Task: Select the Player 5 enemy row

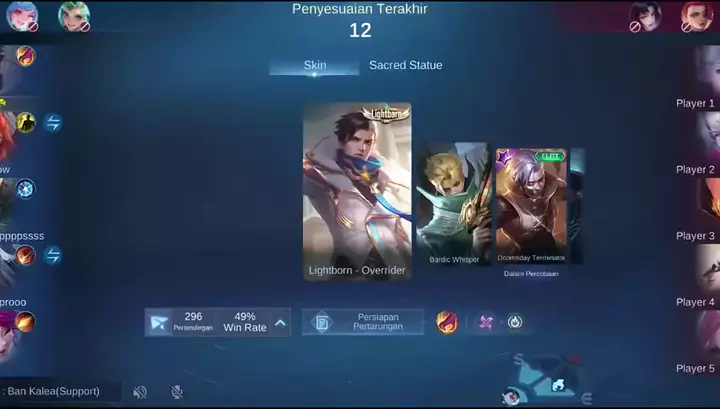Action: 696,368
